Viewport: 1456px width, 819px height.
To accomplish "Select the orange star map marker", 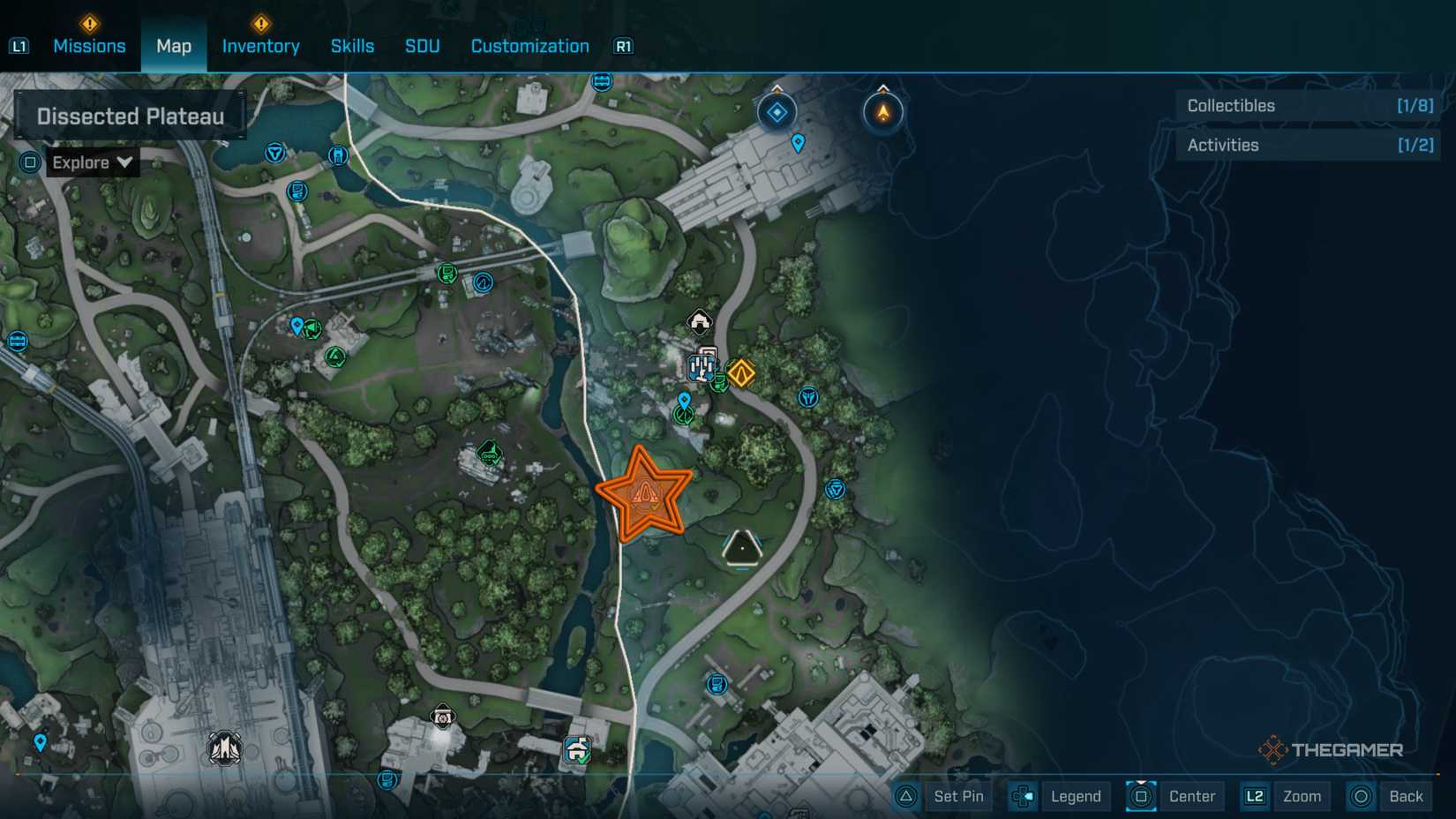I will coord(644,494).
